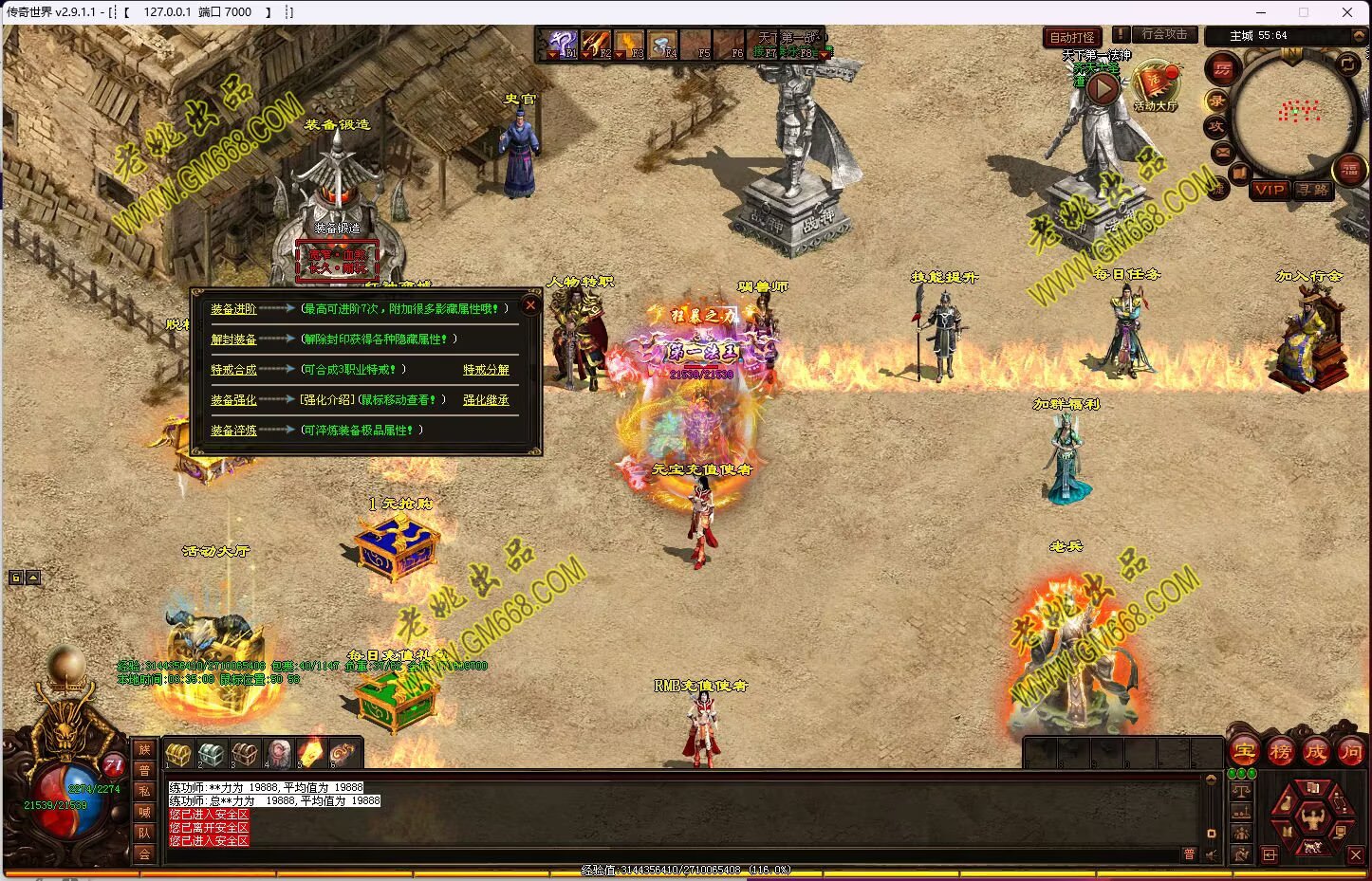Image resolution: width=1372 pixels, height=881 pixels.
Task: Switch to the 私 private chat channel
Action: click(144, 791)
